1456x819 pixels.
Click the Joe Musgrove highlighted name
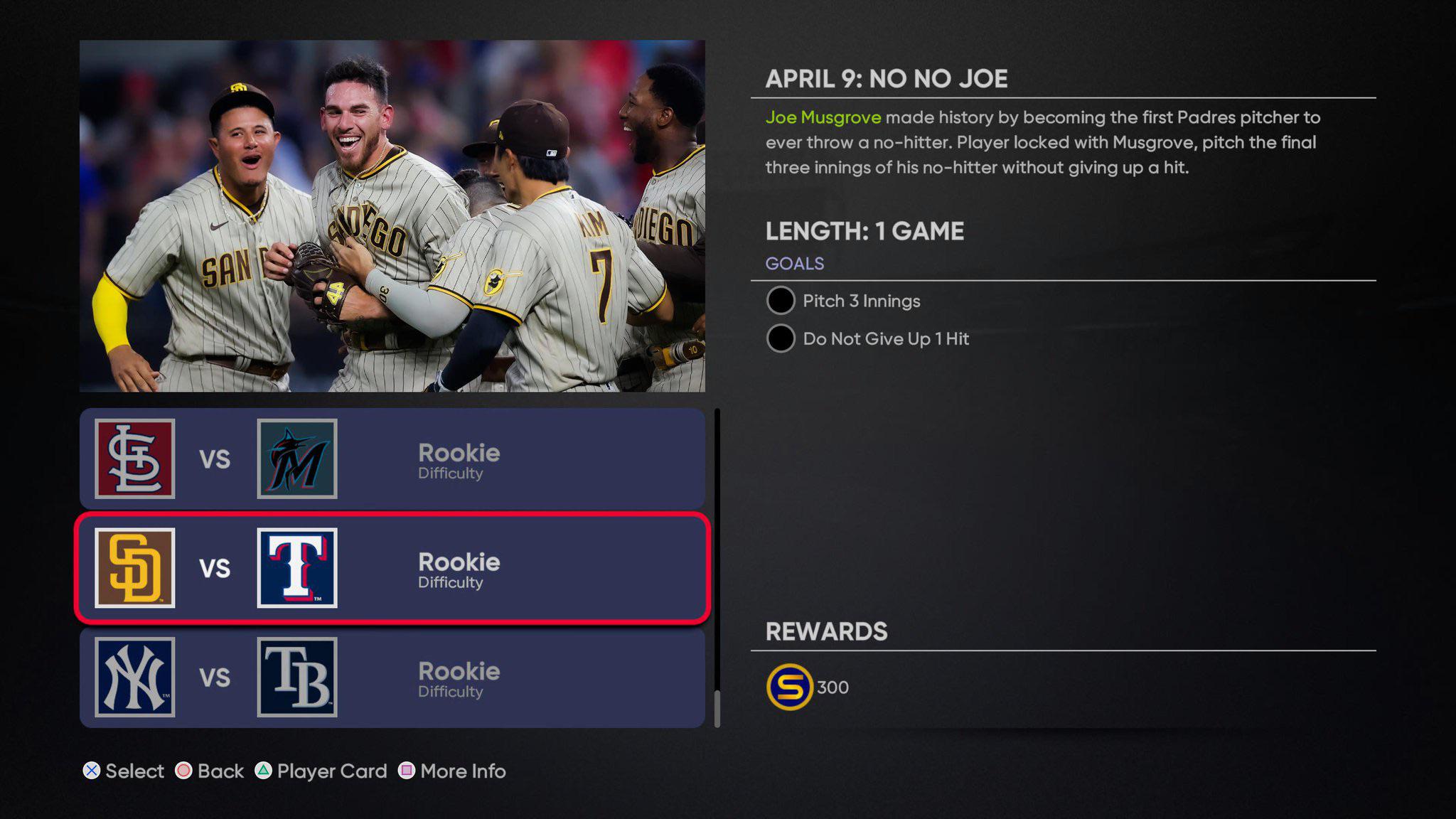coord(823,117)
